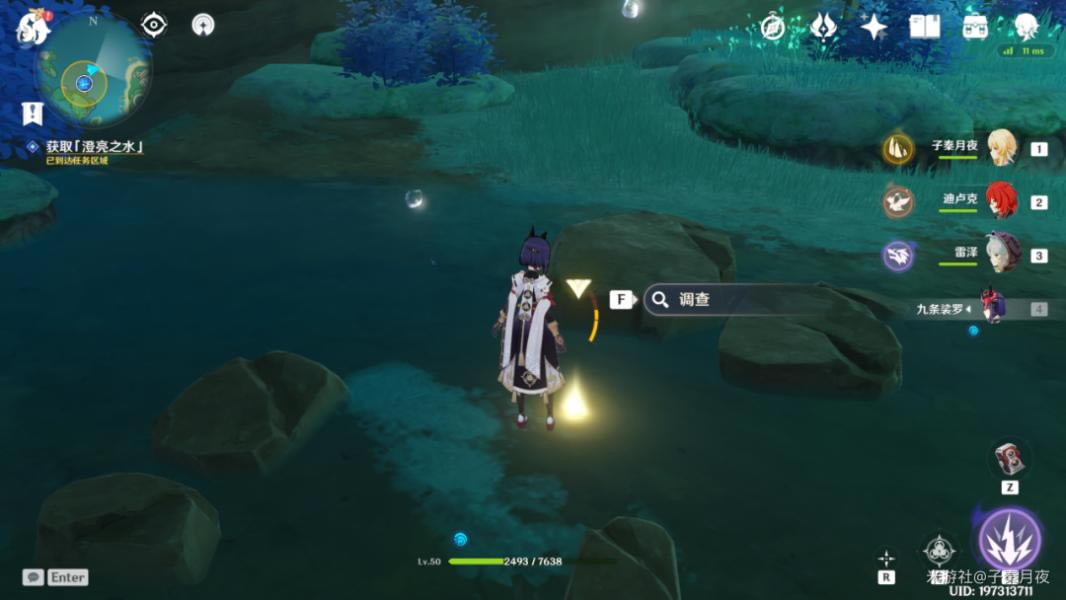This screenshot has height=600, width=1066.
Task: Switch to party member 迪卢克
Action: pos(1001,200)
